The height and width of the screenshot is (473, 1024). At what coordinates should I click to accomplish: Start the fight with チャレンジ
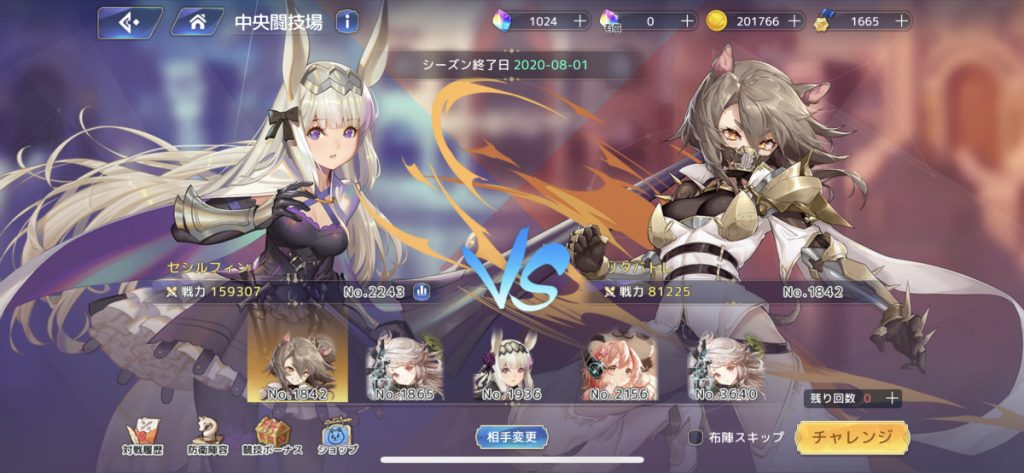[x=852, y=437]
